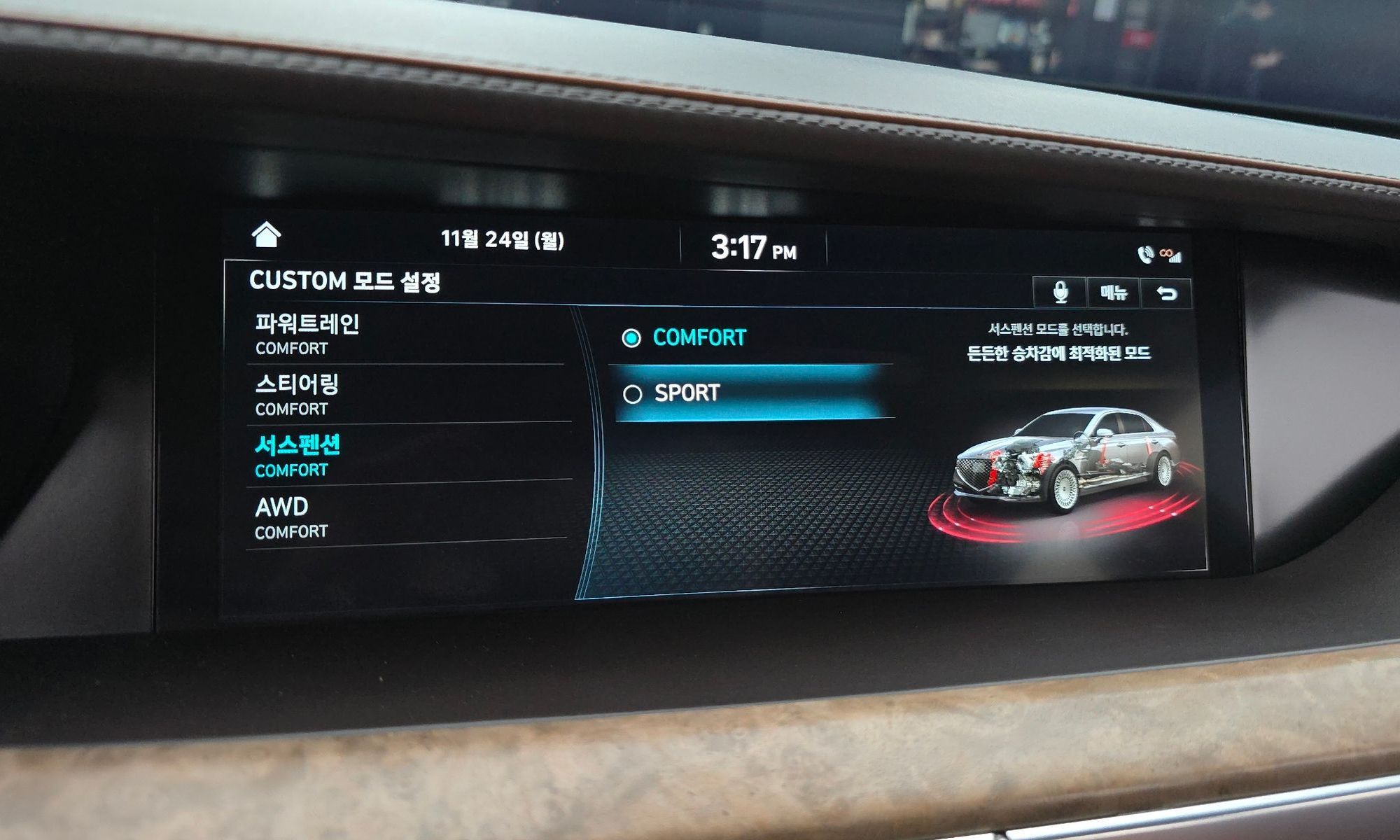Go to the home screen icon
Image resolution: width=1400 pixels, height=840 pixels.
pos(266,235)
